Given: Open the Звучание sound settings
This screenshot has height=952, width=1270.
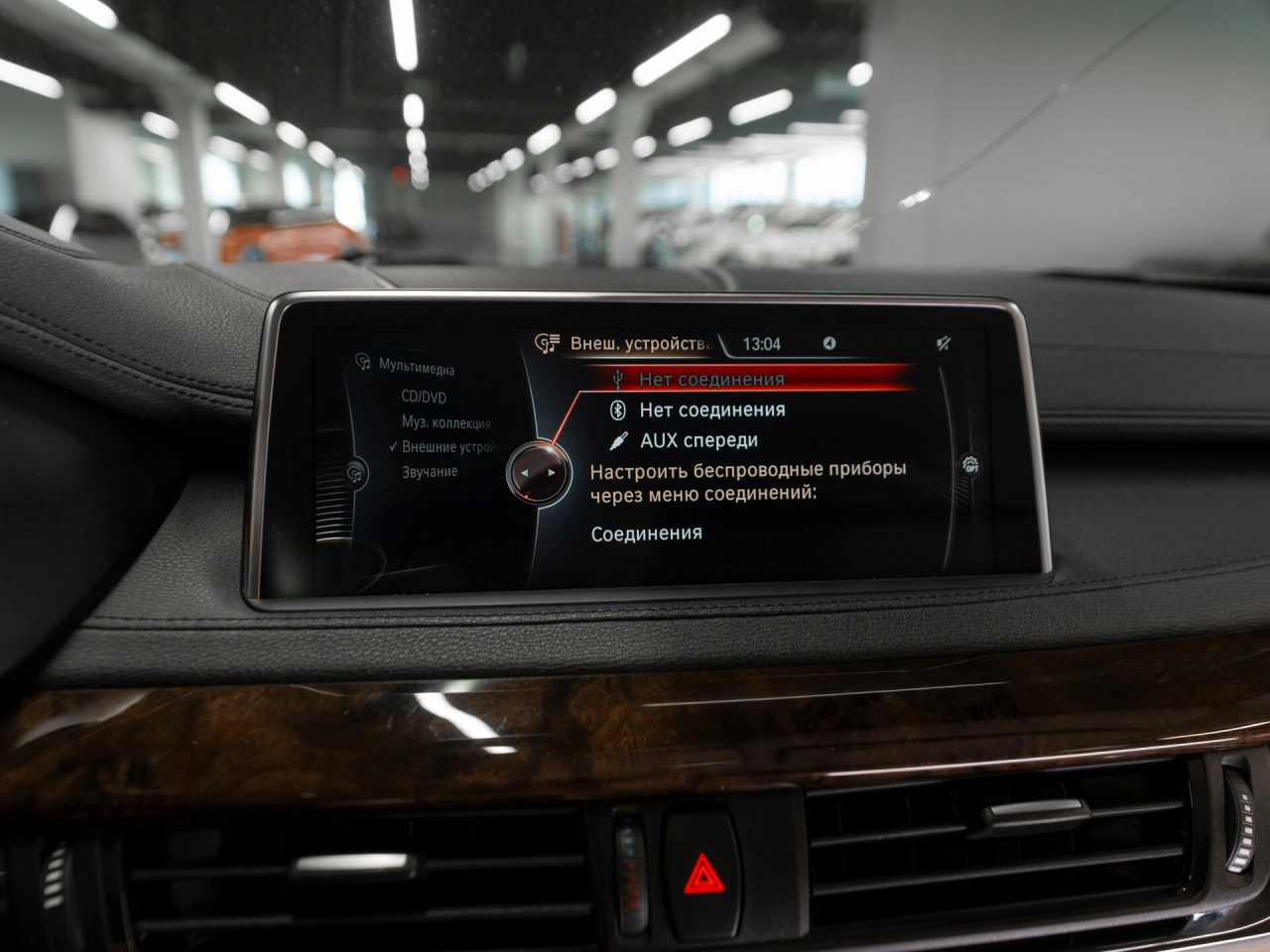Looking at the screenshot, I should pyautogui.click(x=430, y=472).
